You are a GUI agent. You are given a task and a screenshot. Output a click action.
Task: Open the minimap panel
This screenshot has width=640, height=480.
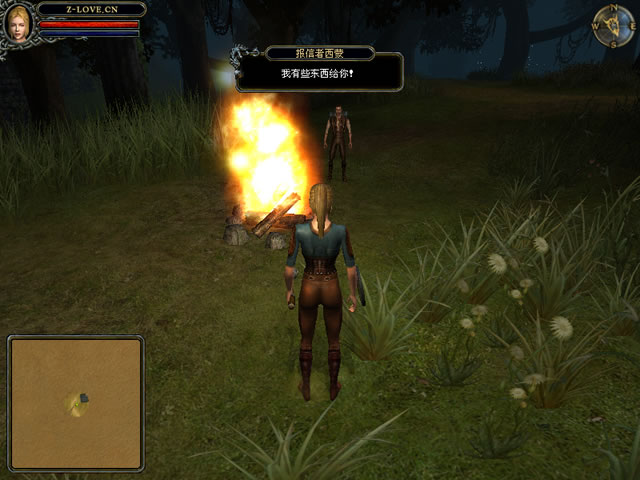point(76,388)
